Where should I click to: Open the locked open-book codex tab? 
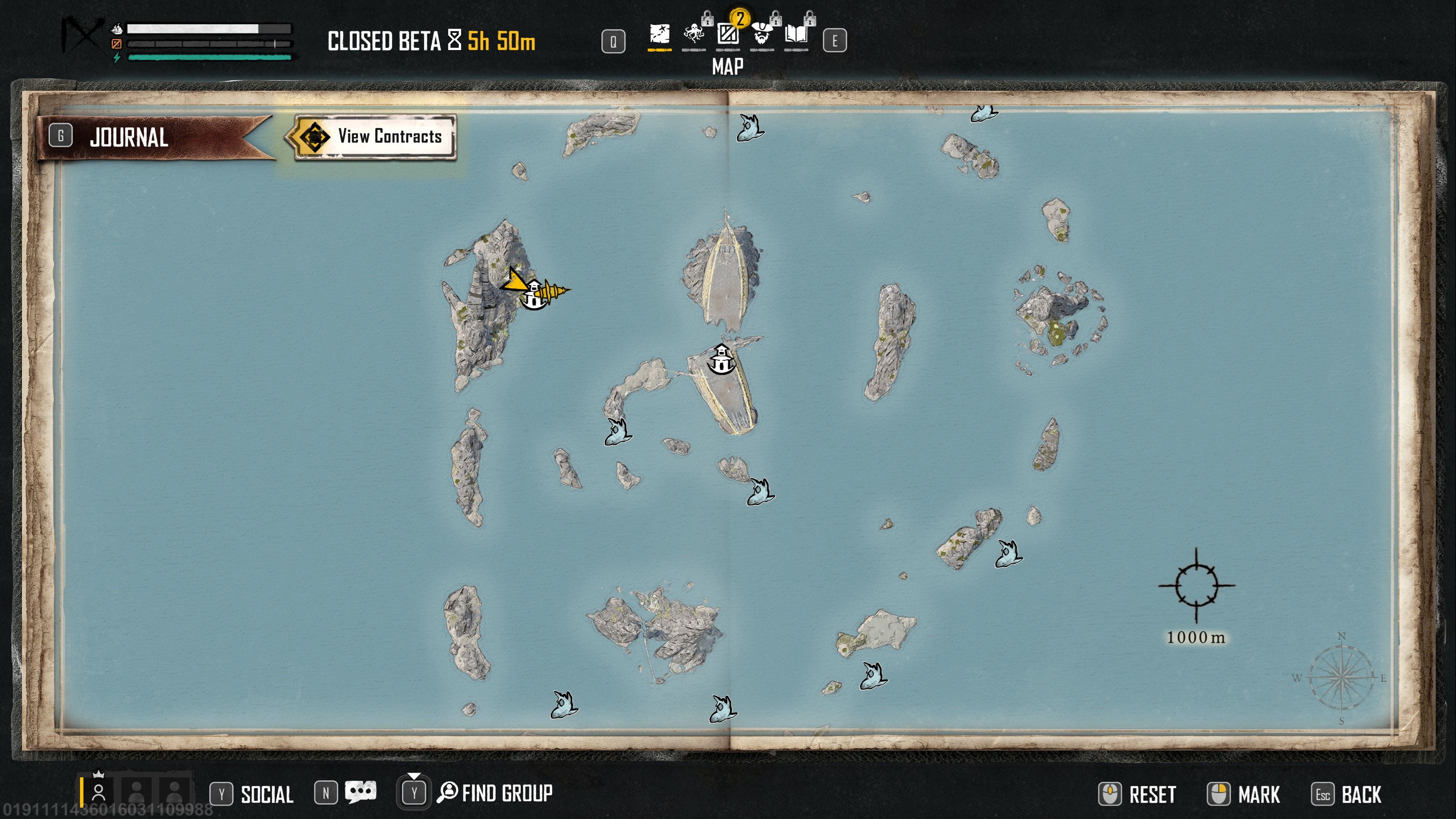[796, 35]
